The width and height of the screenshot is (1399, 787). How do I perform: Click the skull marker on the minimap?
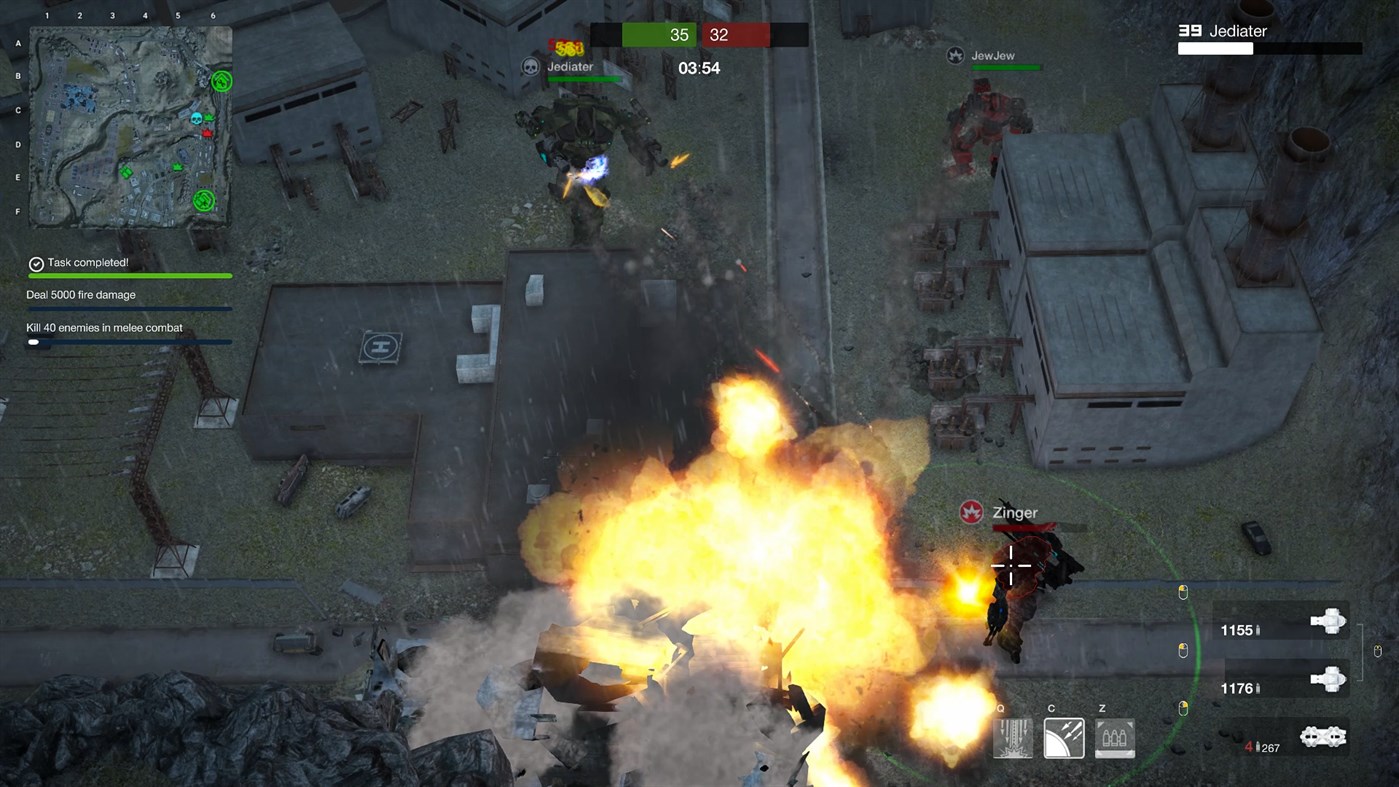click(196, 118)
